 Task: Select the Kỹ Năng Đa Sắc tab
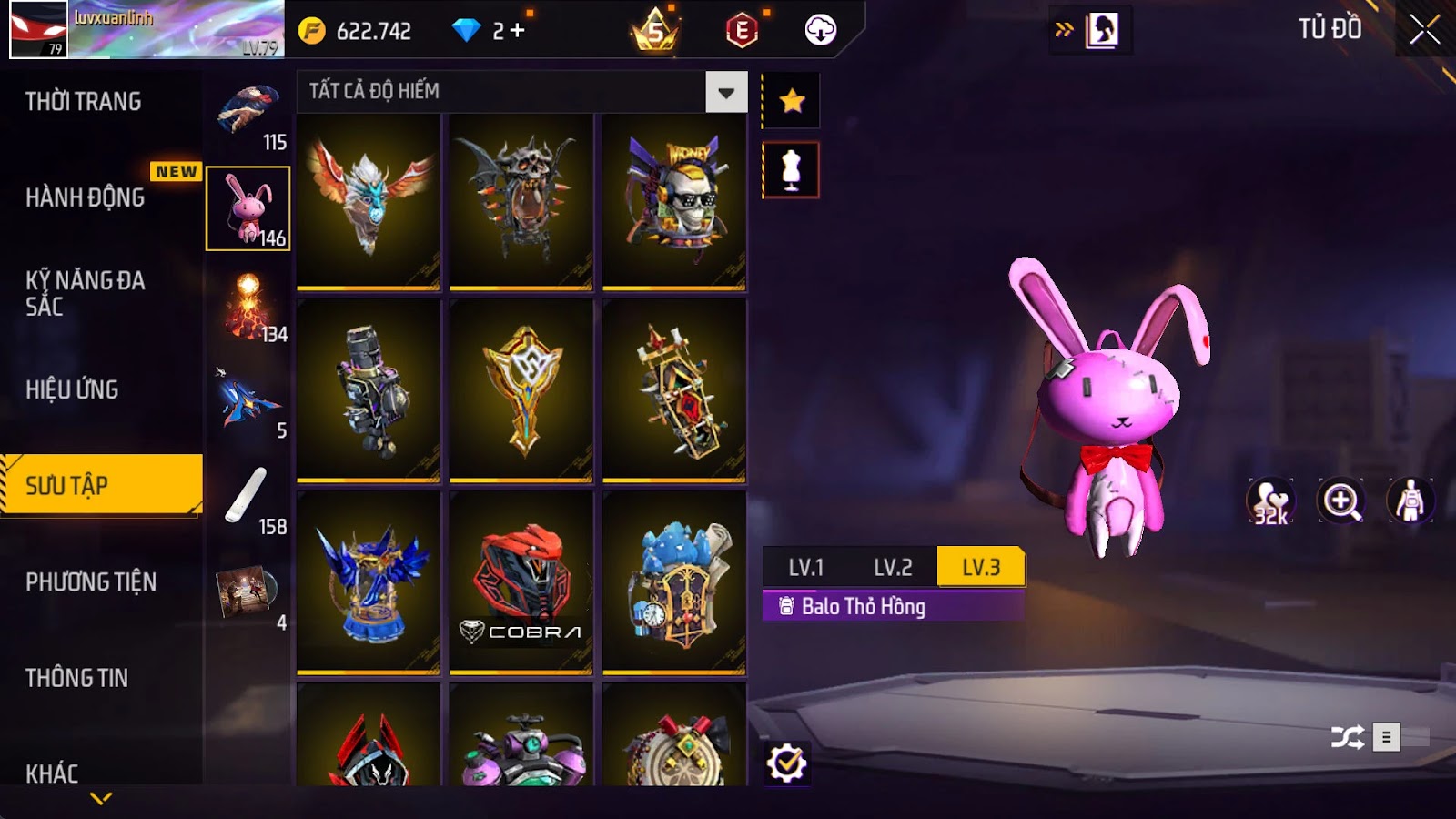pos(86,292)
